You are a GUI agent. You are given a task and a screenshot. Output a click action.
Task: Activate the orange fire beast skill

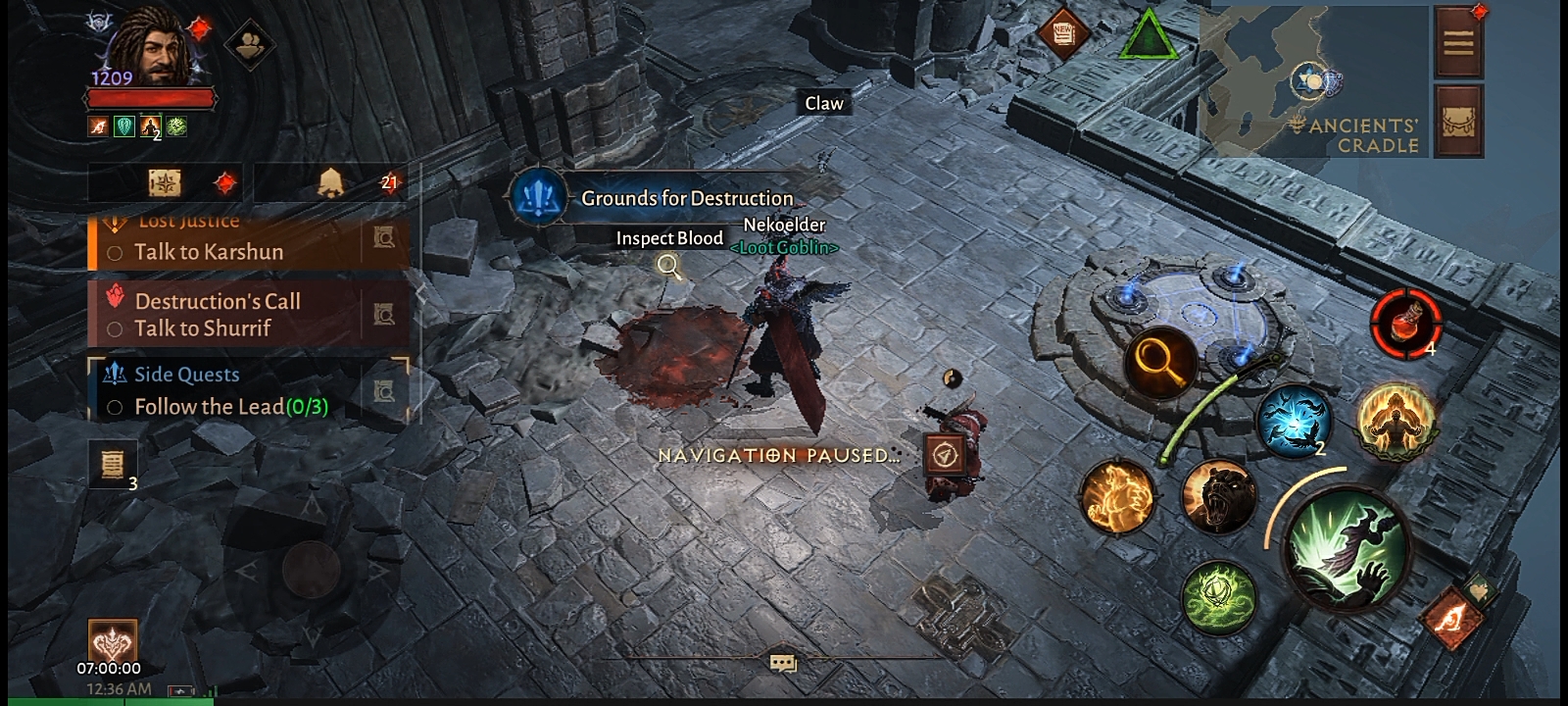(x=1117, y=497)
